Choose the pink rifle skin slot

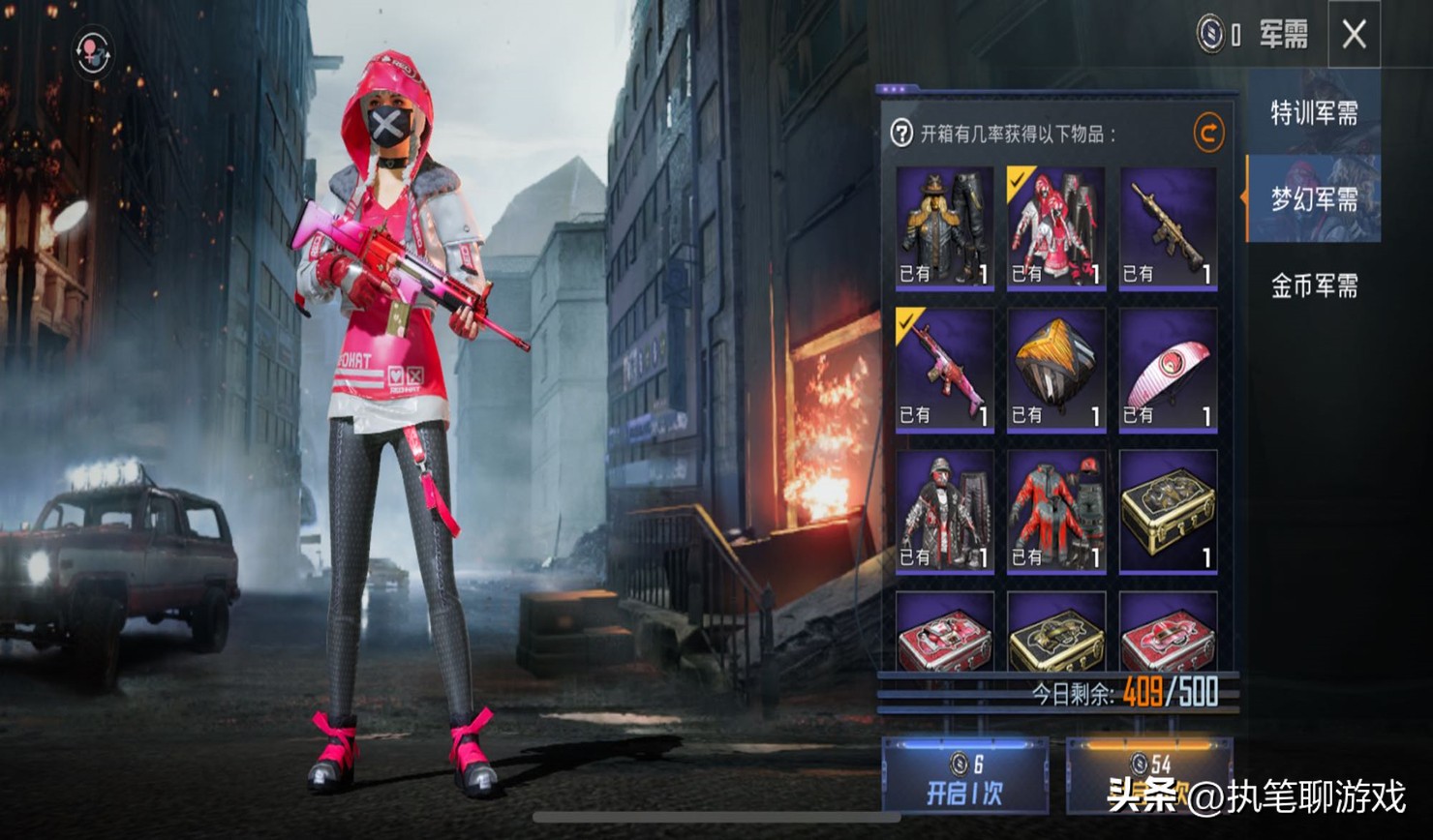(944, 370)
